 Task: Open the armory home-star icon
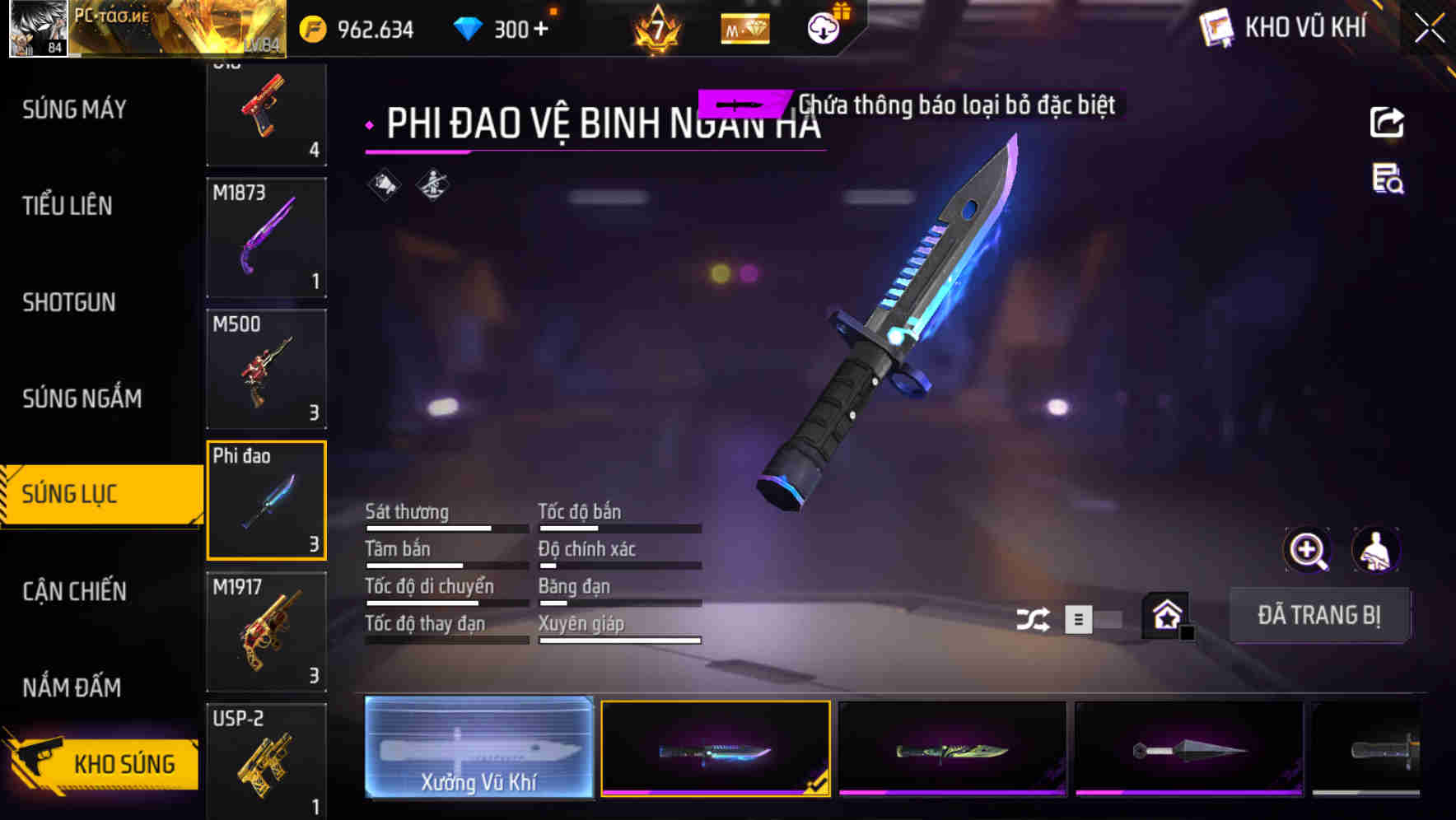1164,616
